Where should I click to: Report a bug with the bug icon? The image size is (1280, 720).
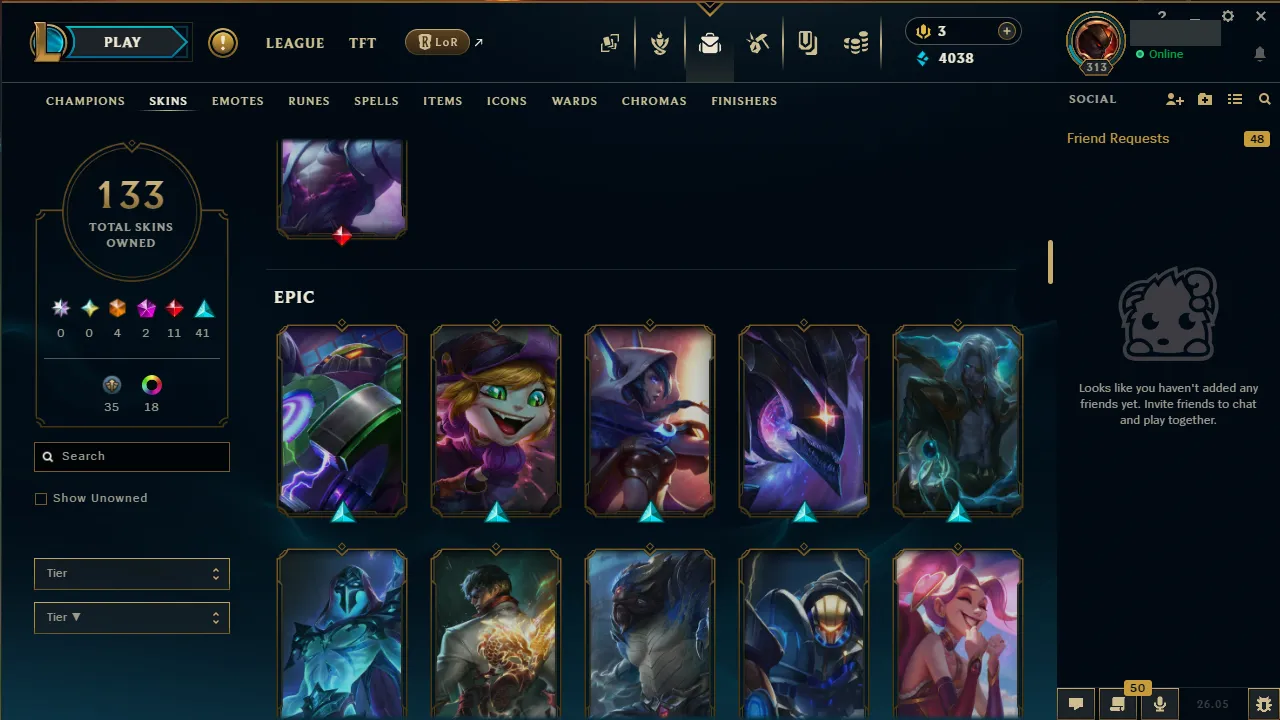pos(1263,703)
